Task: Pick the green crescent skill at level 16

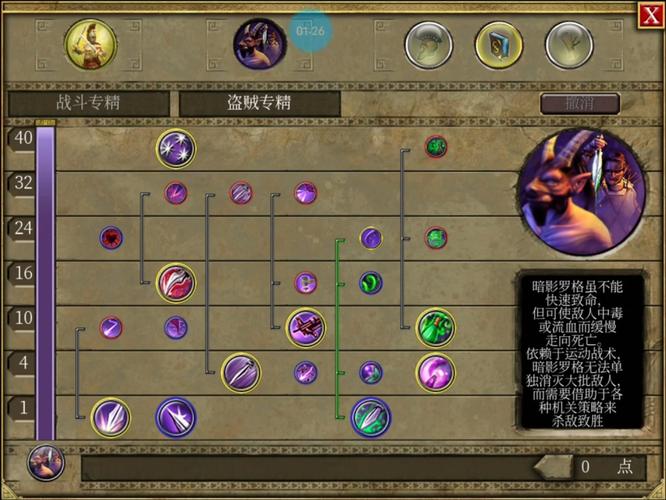Action: tap(371, 283)
